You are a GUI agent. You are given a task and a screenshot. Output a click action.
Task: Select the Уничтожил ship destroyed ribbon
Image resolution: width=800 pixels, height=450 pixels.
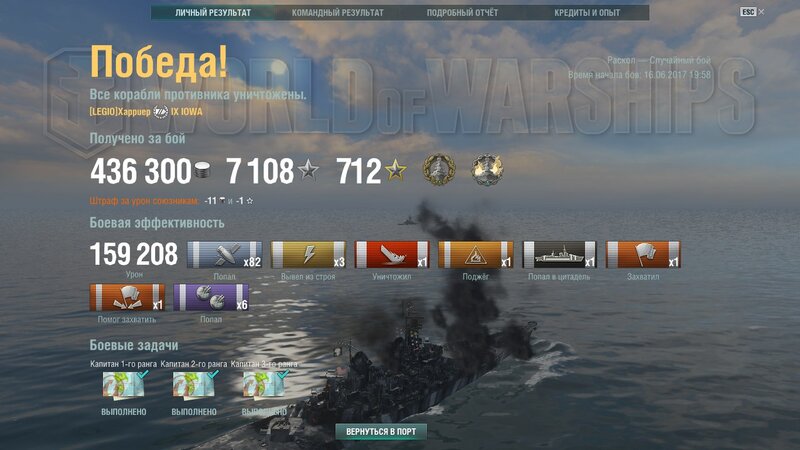[392, 255]
